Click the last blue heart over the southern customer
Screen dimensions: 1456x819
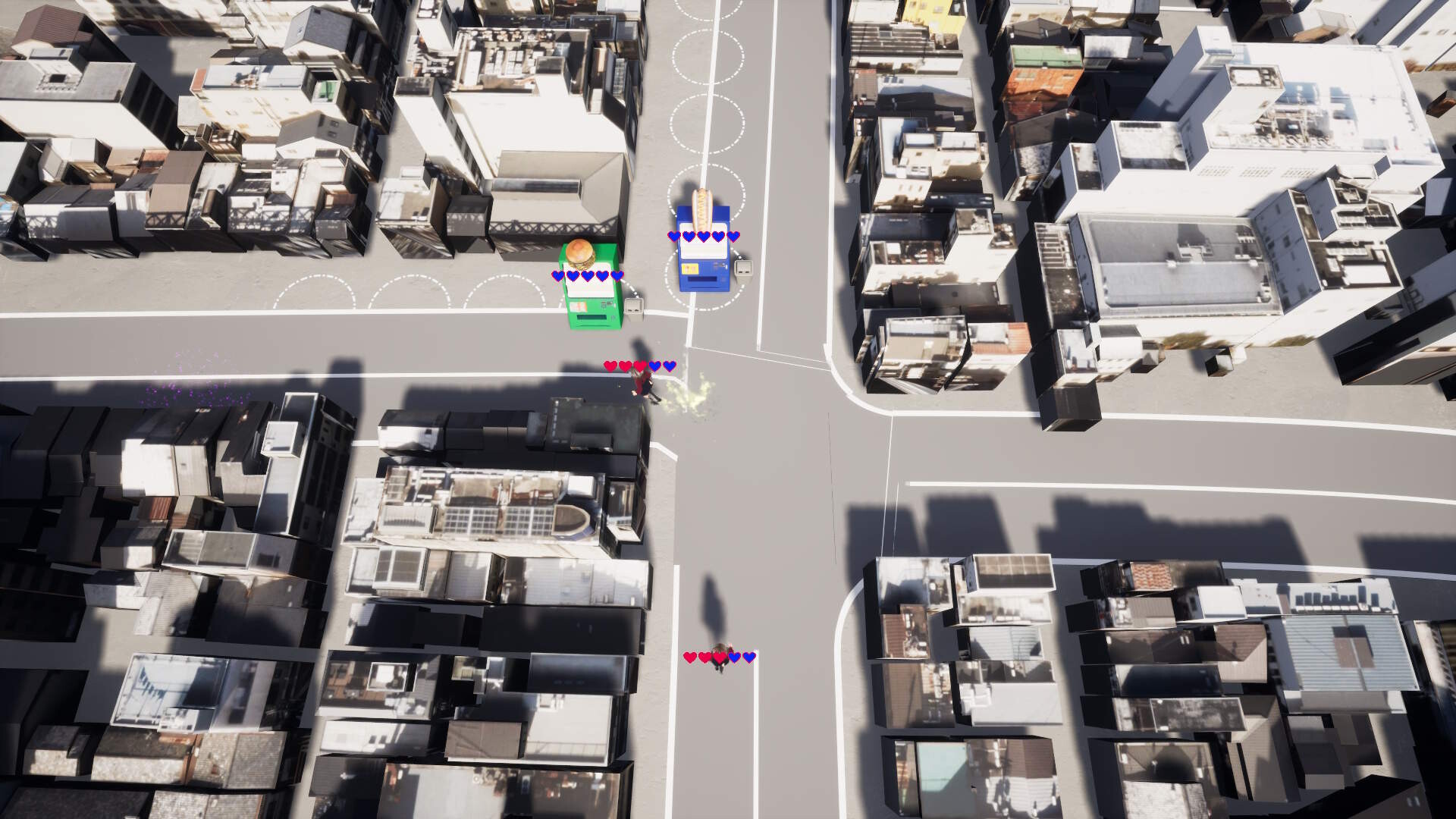(x=748, y=657)
